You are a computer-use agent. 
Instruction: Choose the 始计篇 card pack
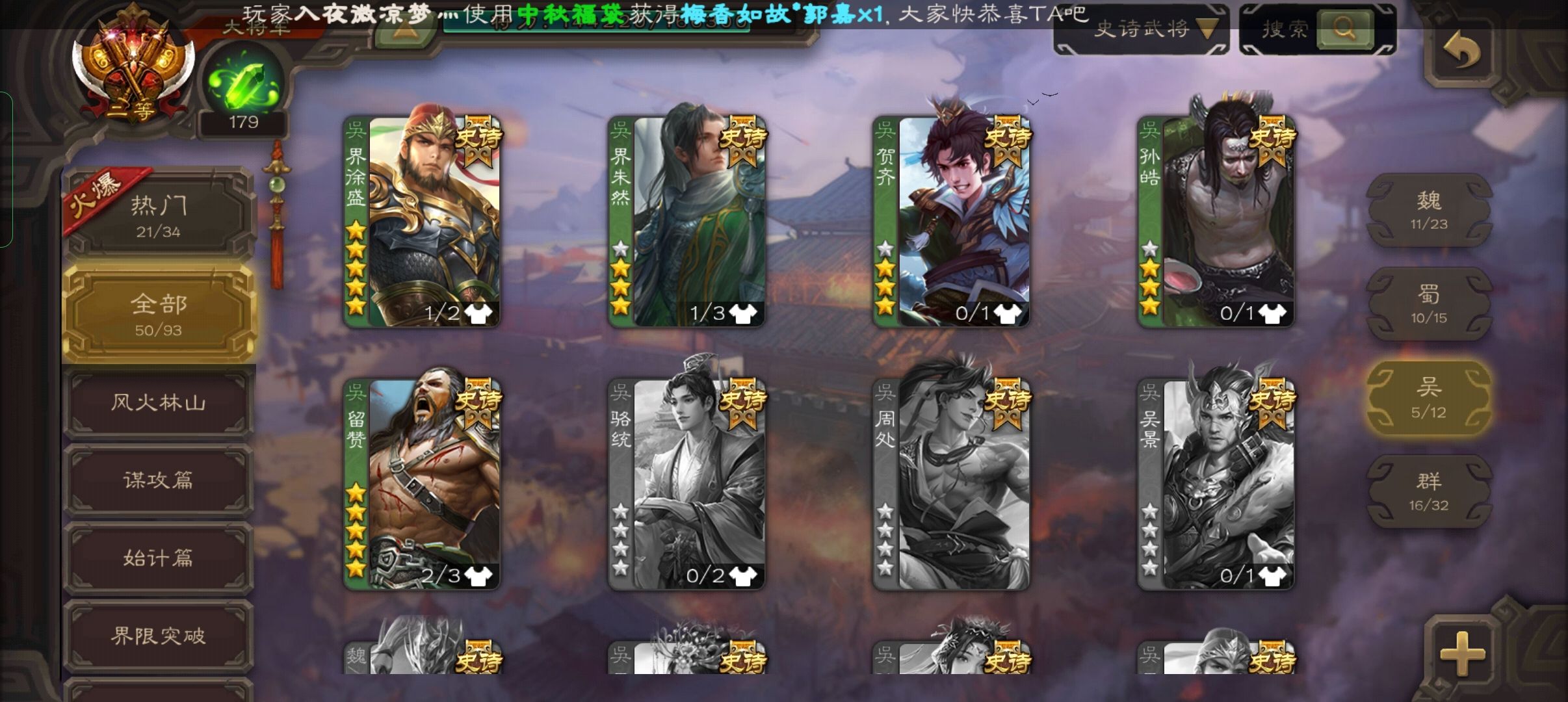(159, 558)
